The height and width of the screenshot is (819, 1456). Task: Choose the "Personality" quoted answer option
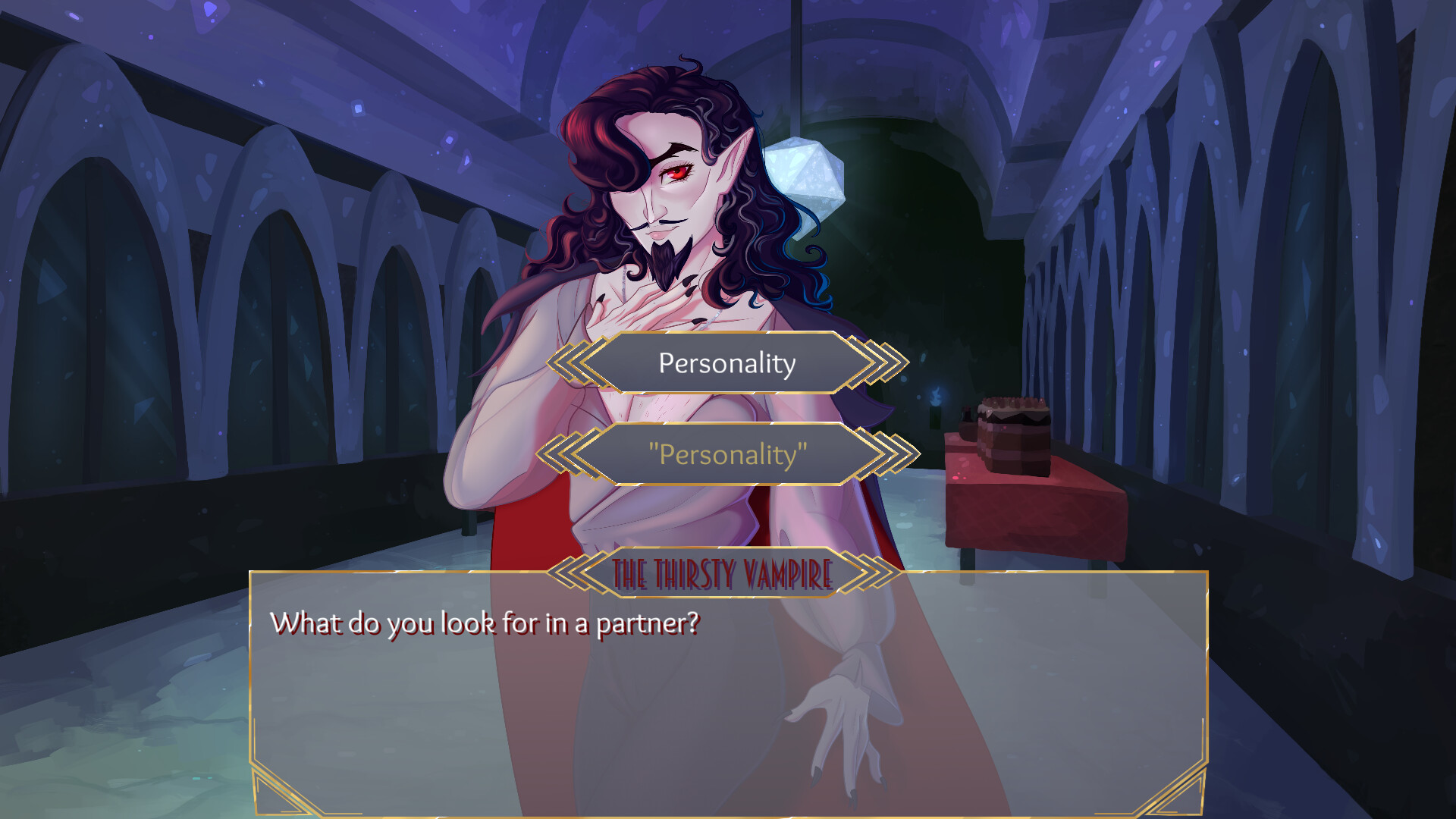pyautogui.click(x=726, y=455)
